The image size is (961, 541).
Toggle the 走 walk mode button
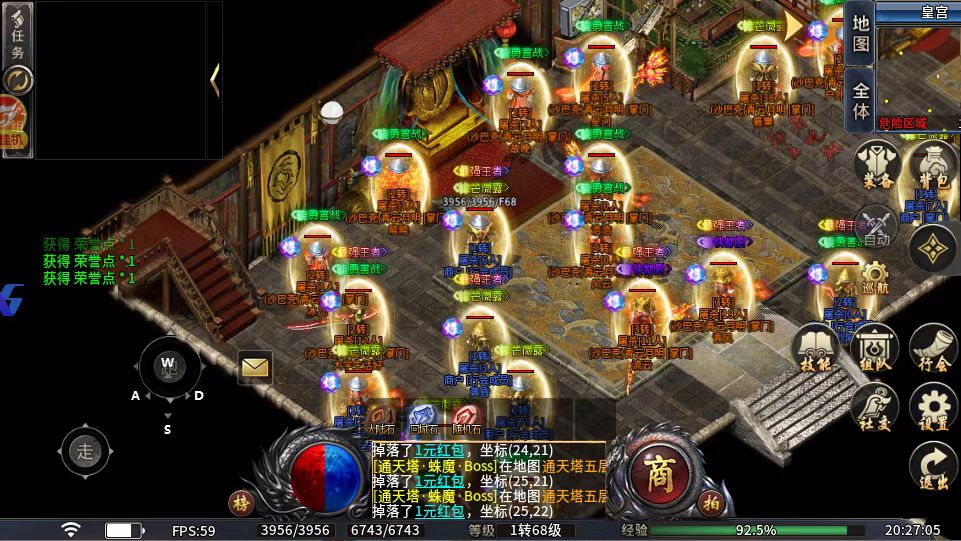[x=86, y=451]
